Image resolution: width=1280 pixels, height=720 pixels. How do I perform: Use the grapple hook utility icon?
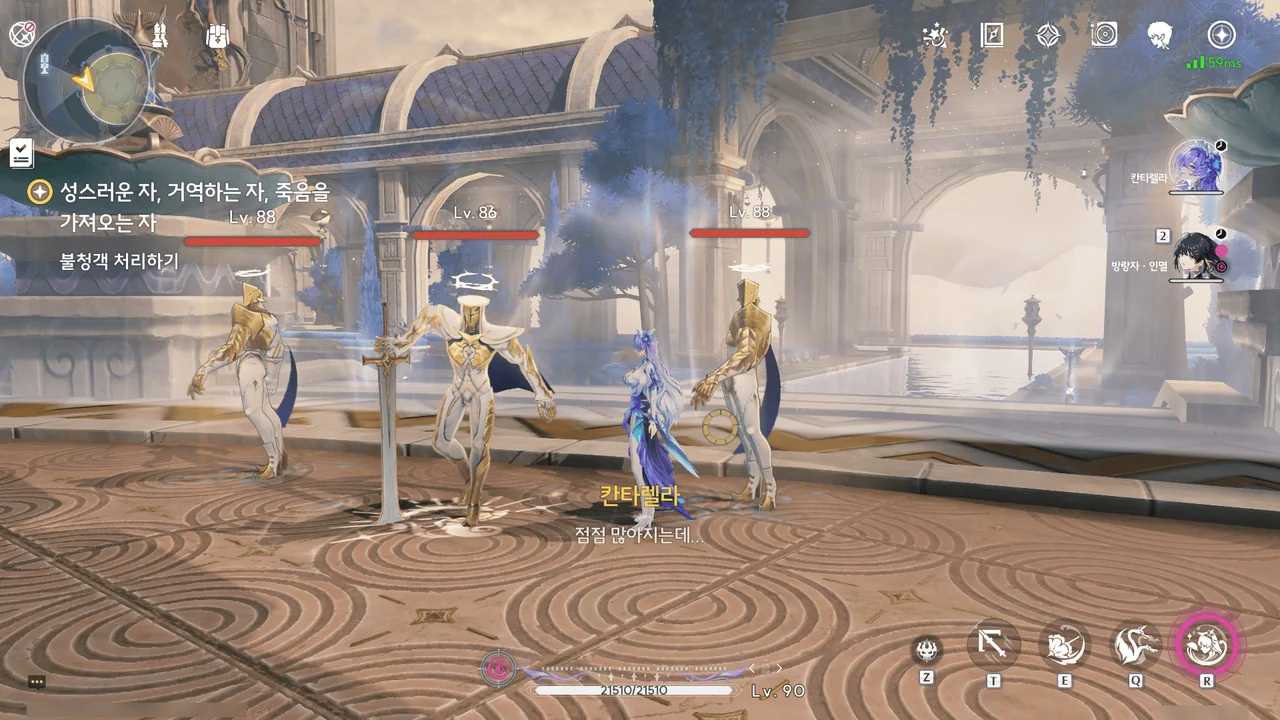pyautogui.click(x=993, y=646)
